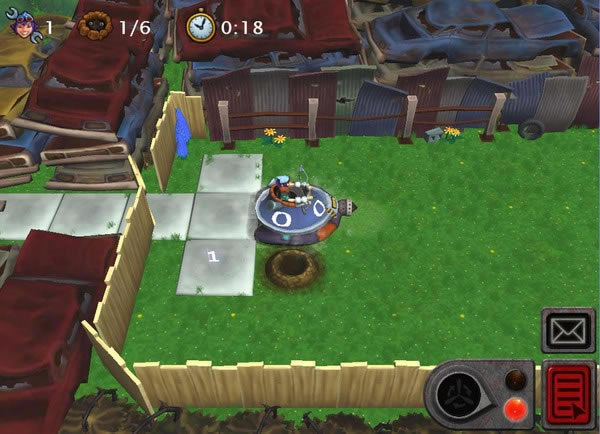The image size is (600, 434).
Task: Tap the glowing red indicator light
Action: pyautogui.click(x=516, y=407)
